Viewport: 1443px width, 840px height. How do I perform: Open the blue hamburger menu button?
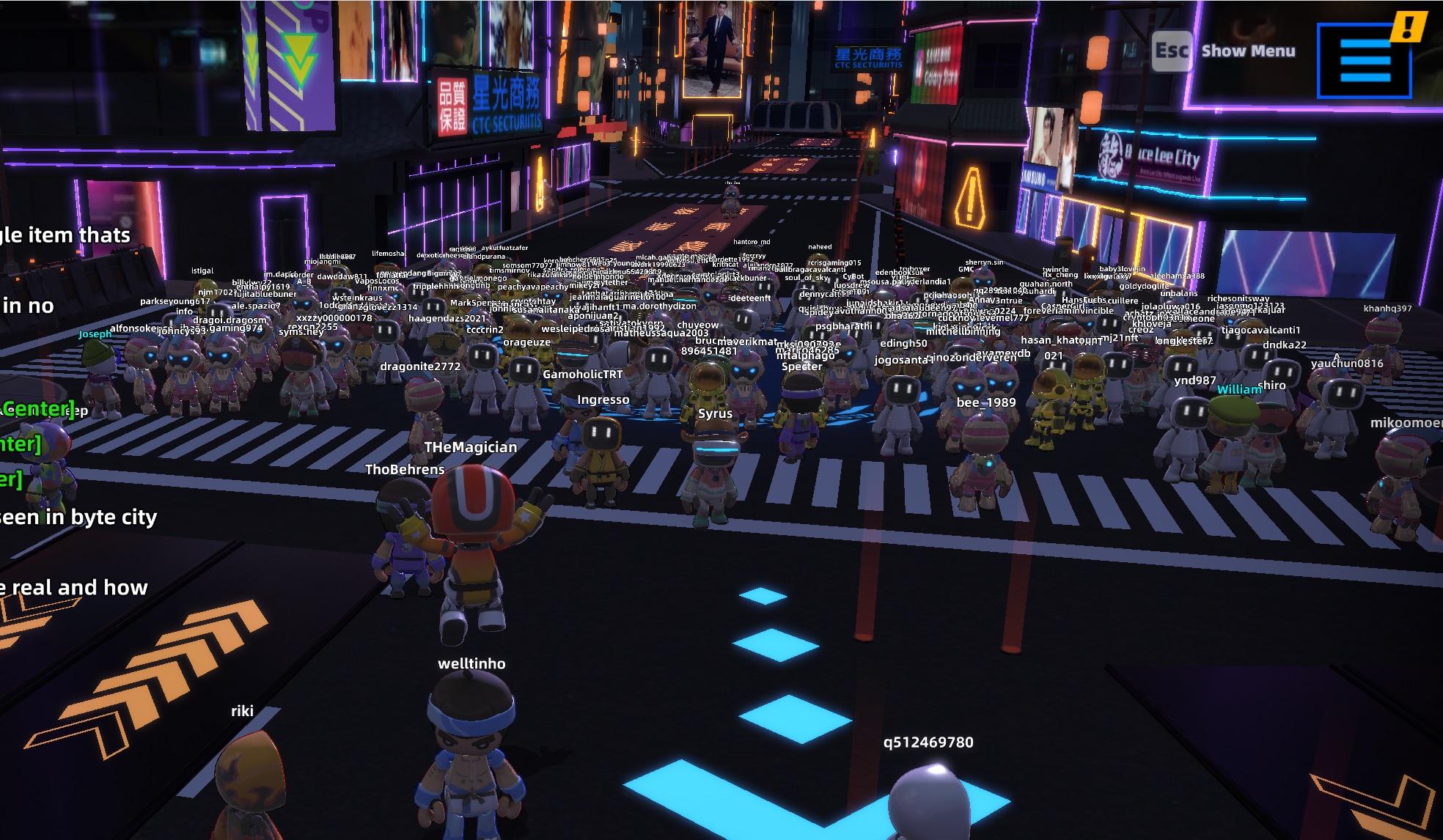click(x=1364, y=61)
